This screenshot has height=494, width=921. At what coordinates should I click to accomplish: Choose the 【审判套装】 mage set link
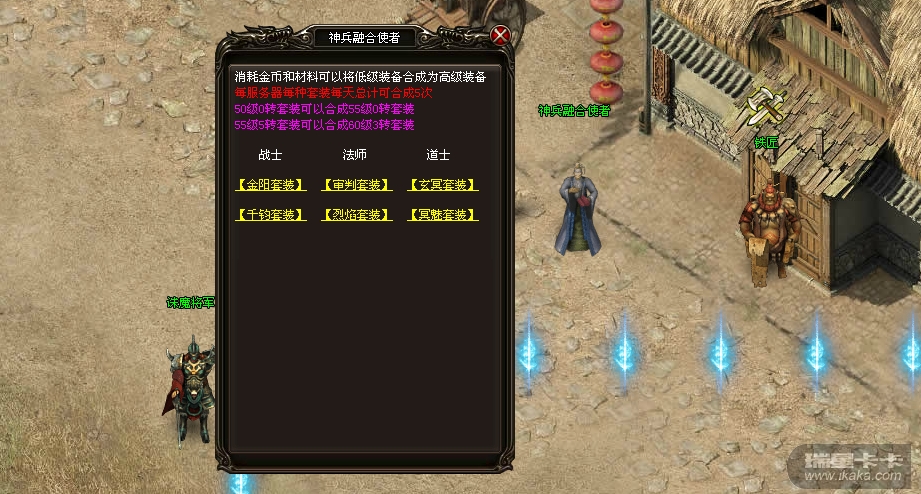click(x=355, y=185)
